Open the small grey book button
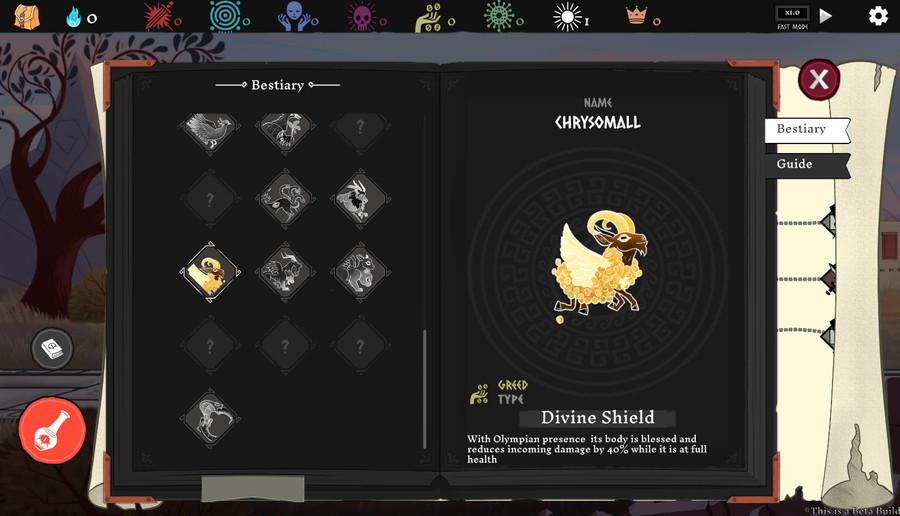Image resolution: width=900 pixels, height=516 pixels. coord(52,348)
